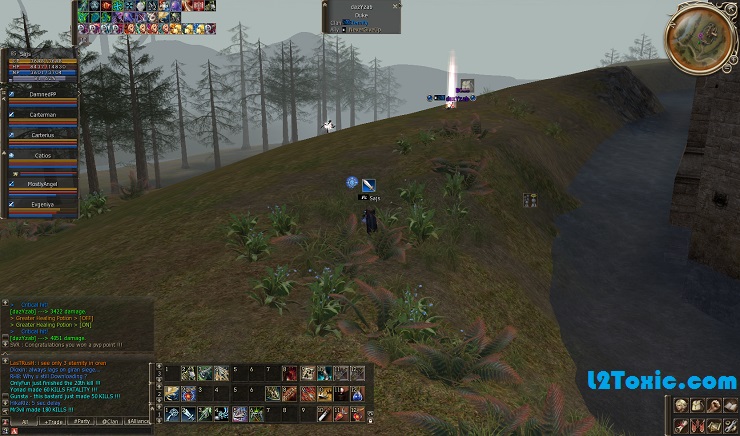Open the Party chat tab
The image size is (740, 436).
click(81, 422)
